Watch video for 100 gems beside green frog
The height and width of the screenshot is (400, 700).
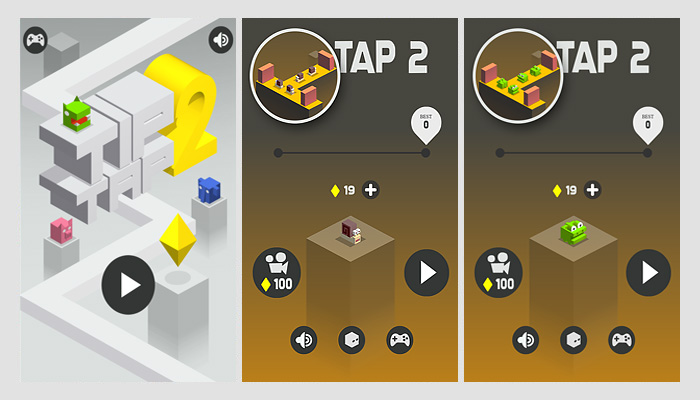(x=498, y=271)
